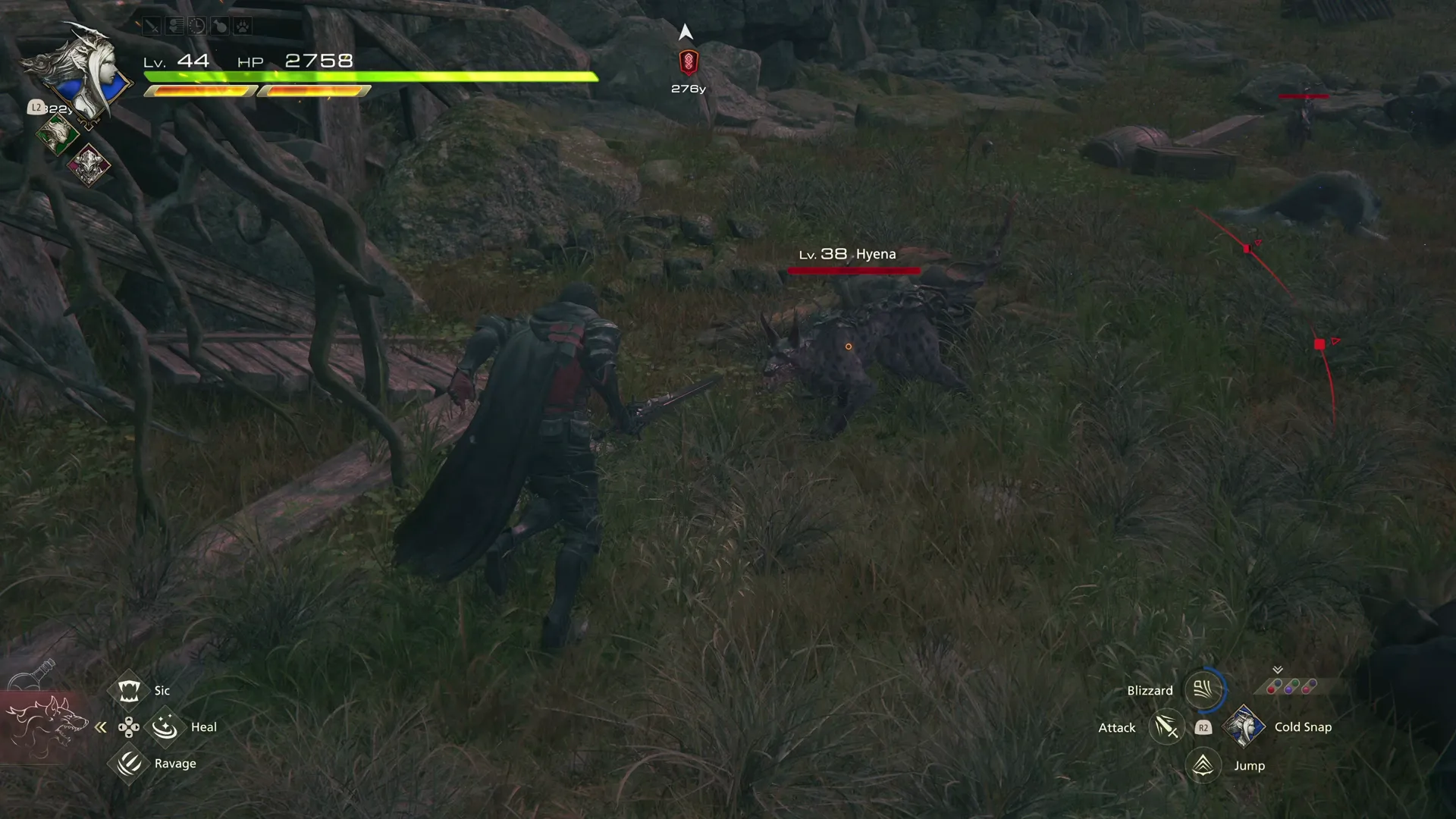Click the Attack dagger icon
This screenshot has height=819, width=1456.
tap(1166, 727)
